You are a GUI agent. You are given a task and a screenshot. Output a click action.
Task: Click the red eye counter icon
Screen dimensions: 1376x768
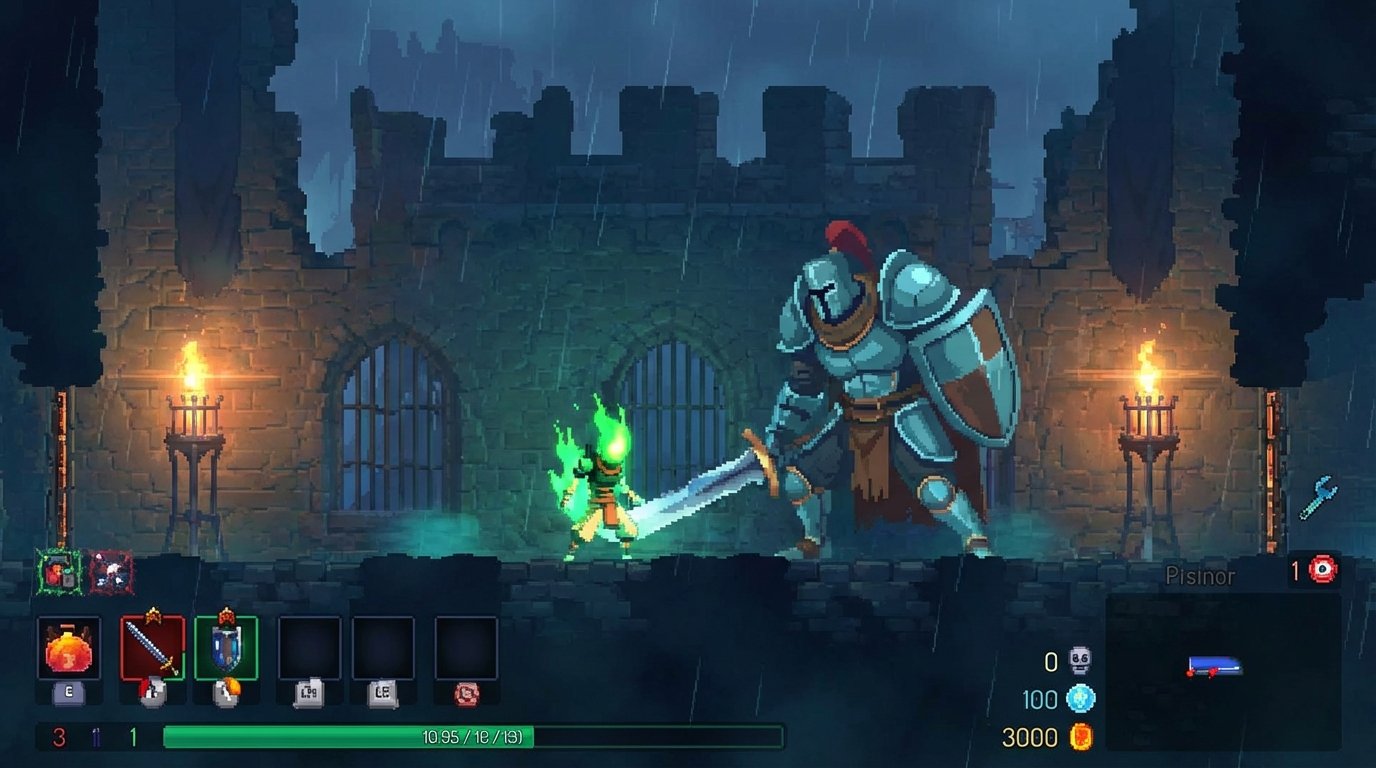(1324, 570)
